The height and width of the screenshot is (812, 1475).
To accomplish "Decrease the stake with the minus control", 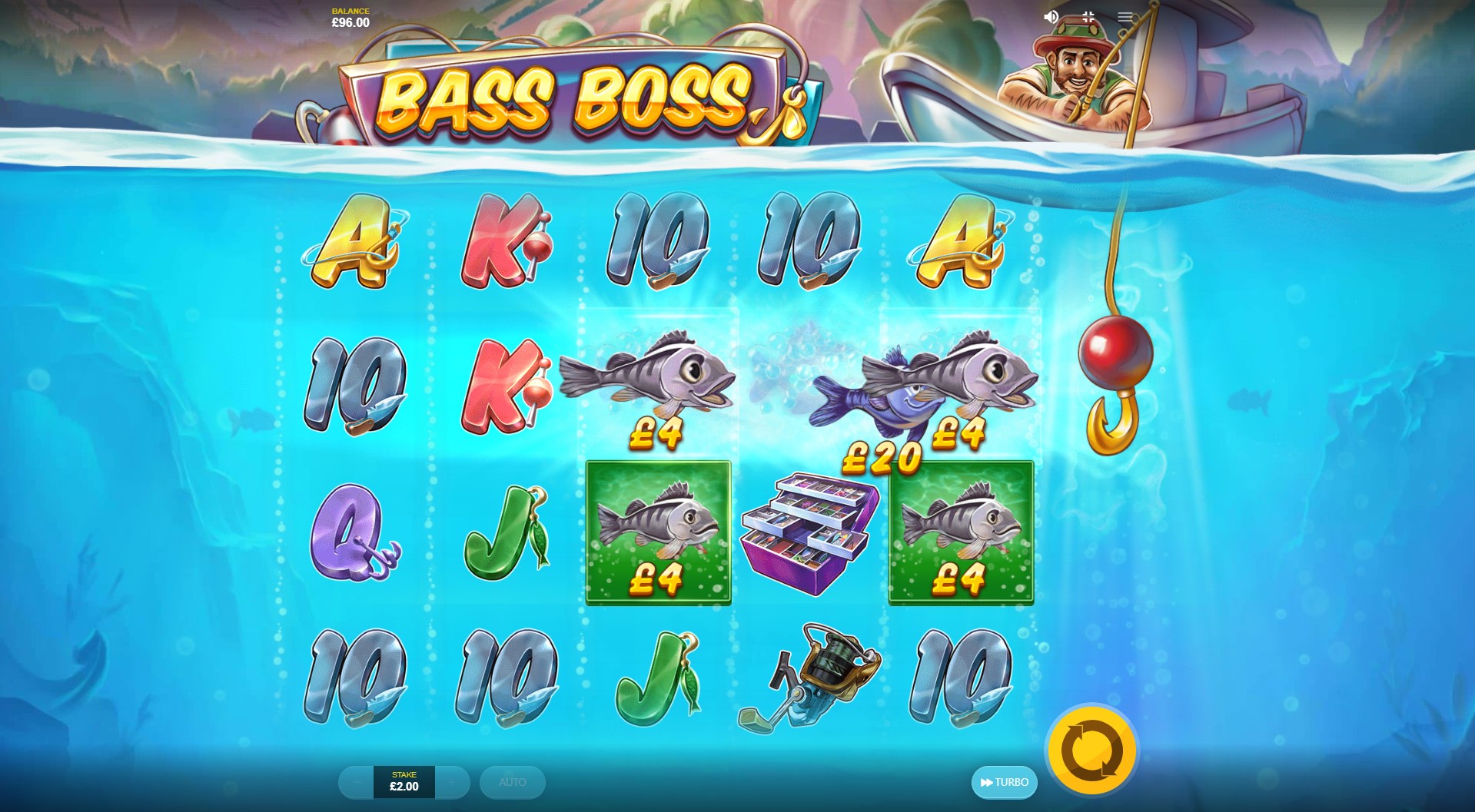I will coord(355,783).
